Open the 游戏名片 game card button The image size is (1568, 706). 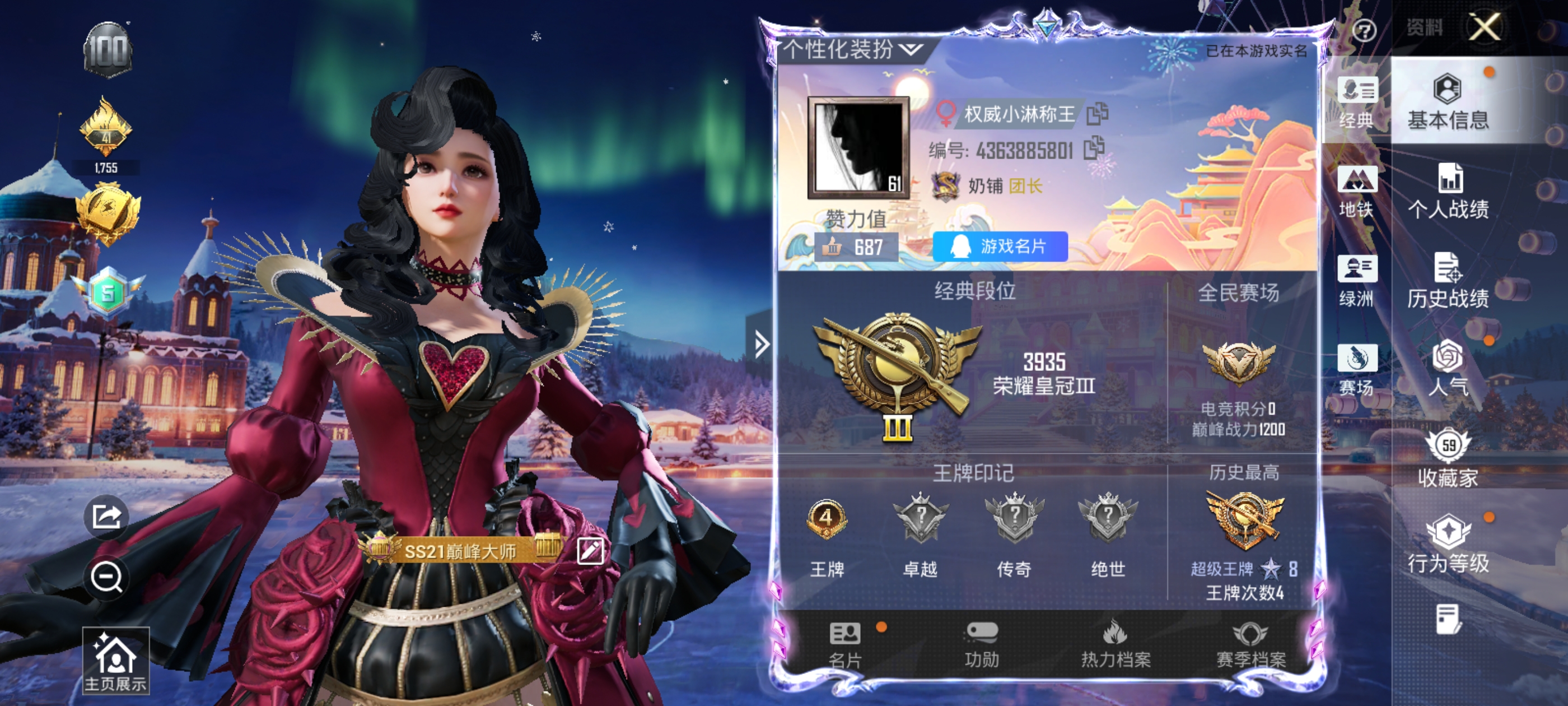1000,247
